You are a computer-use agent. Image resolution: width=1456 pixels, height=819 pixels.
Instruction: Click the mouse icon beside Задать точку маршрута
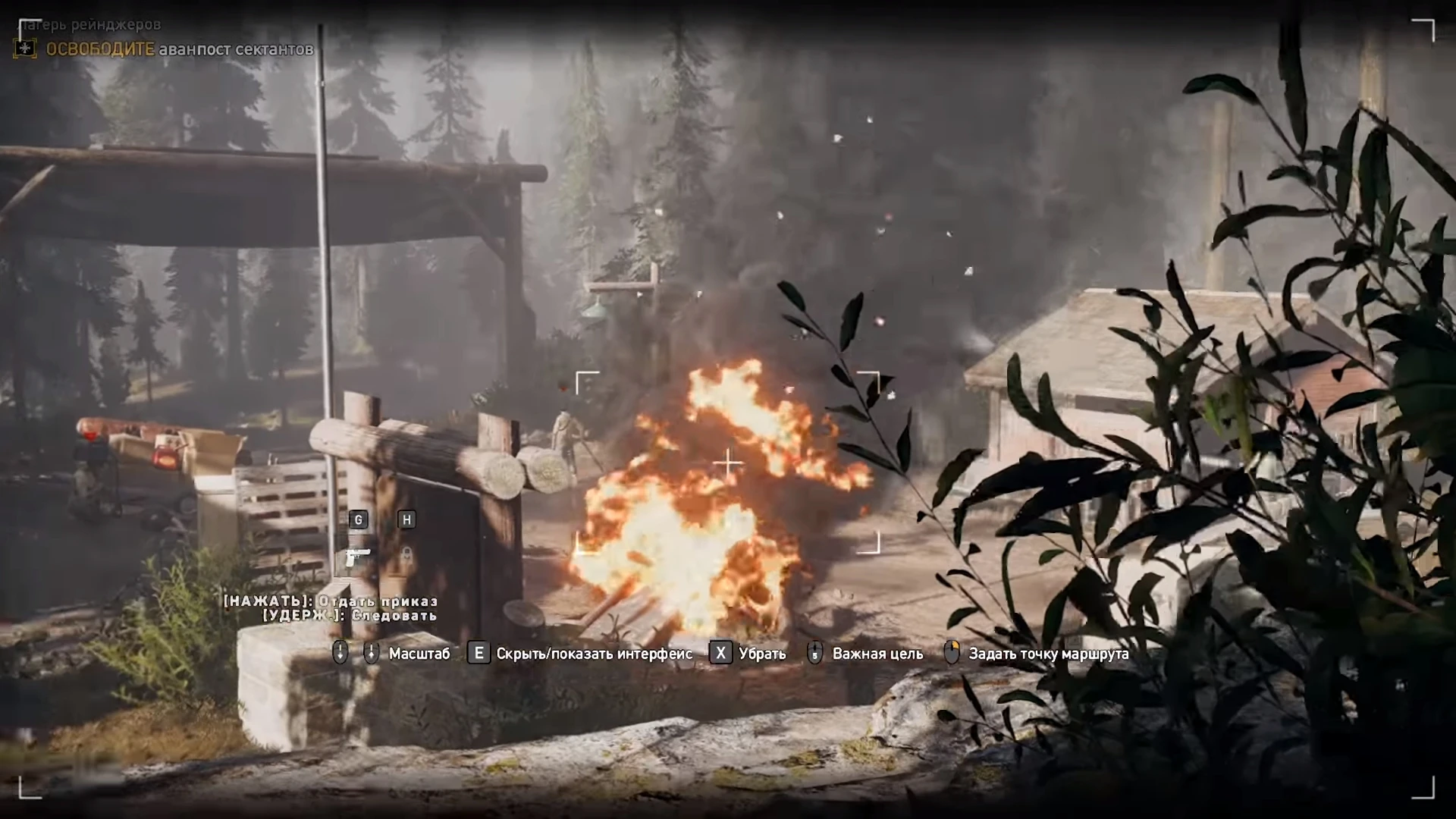point(952,652)
